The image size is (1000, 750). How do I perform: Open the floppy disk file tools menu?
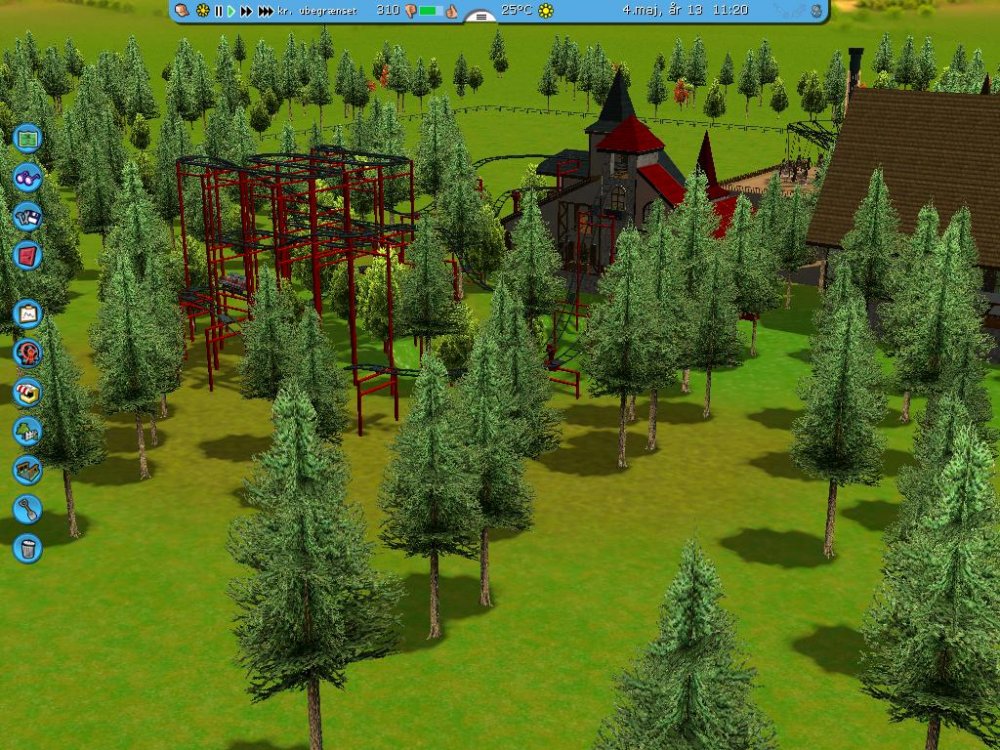click(x=28, y=216)
